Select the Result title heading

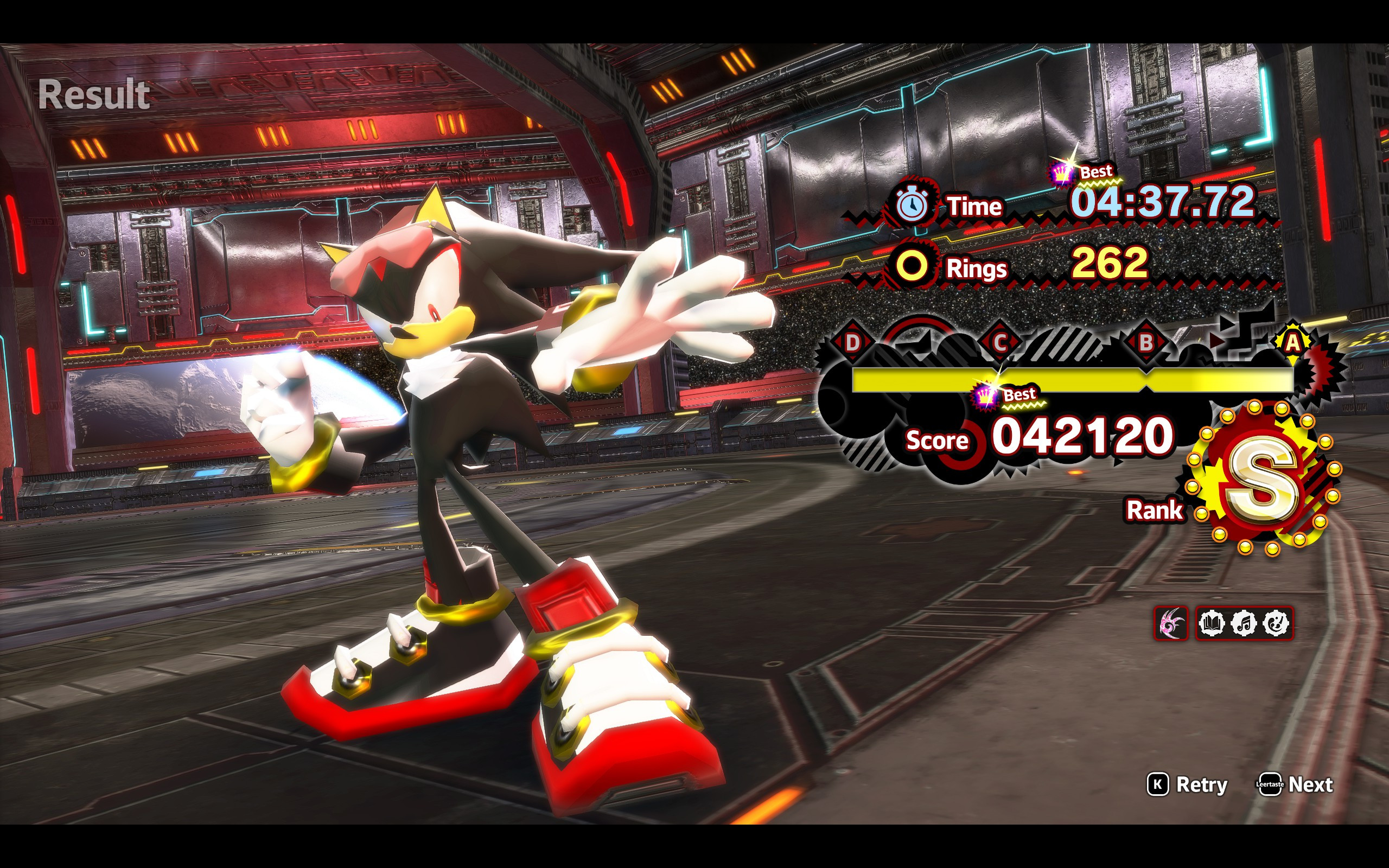[x=95, y=92]
